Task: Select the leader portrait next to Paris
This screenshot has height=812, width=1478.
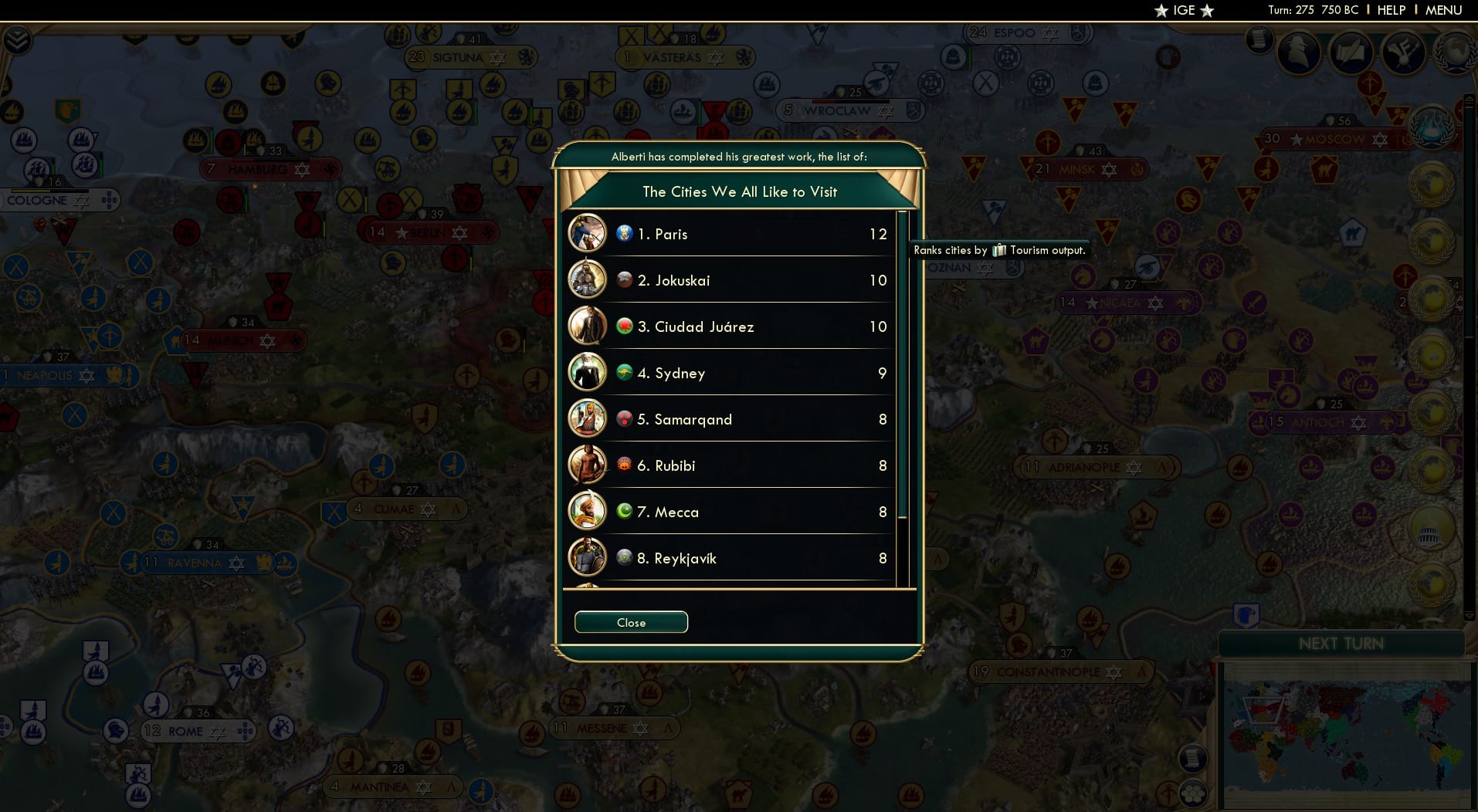Action: [x=588, y=233]
